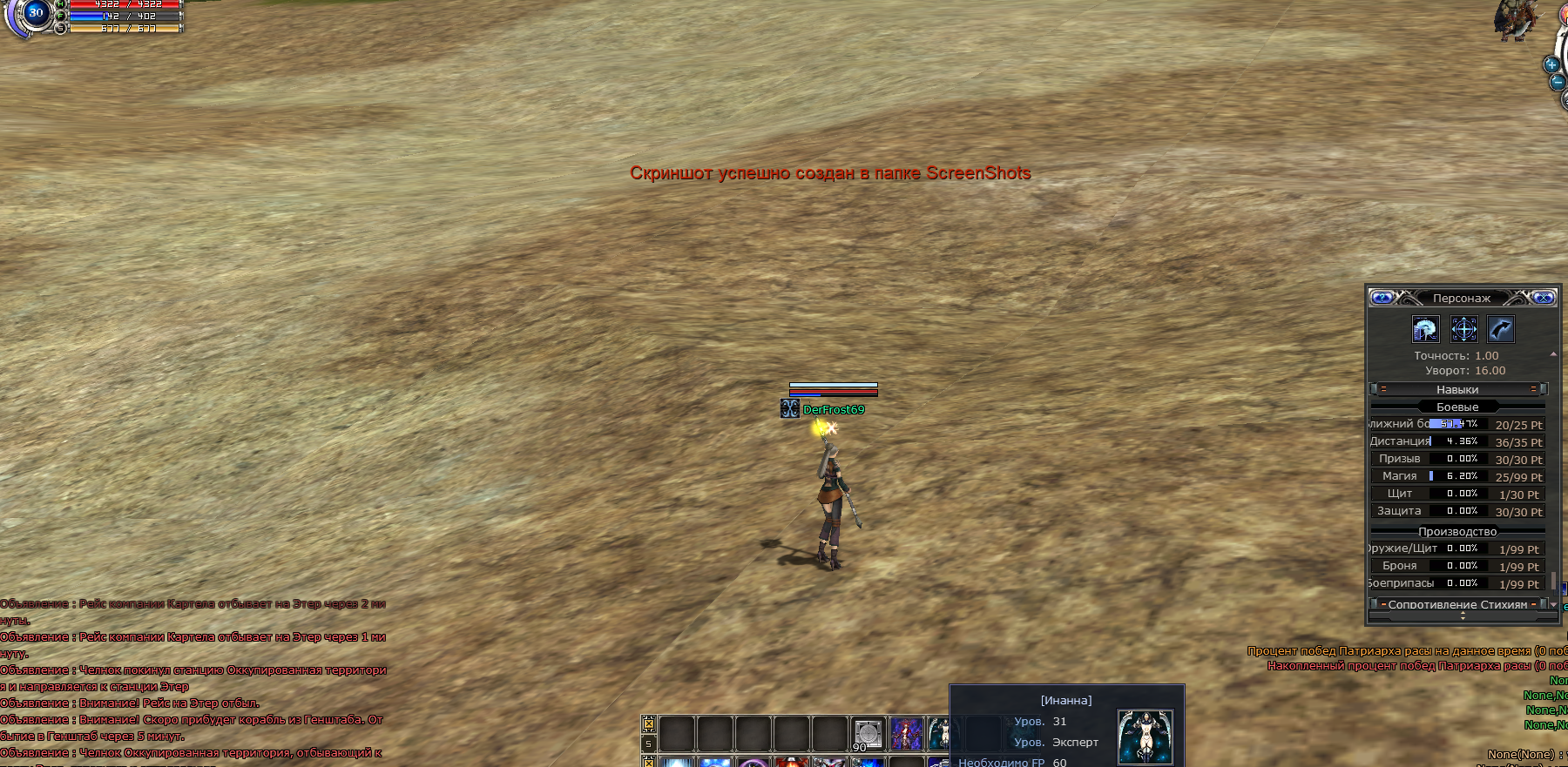
Task: Select the curved arrow icon in Персонаж
Action: pos(1501,329)
